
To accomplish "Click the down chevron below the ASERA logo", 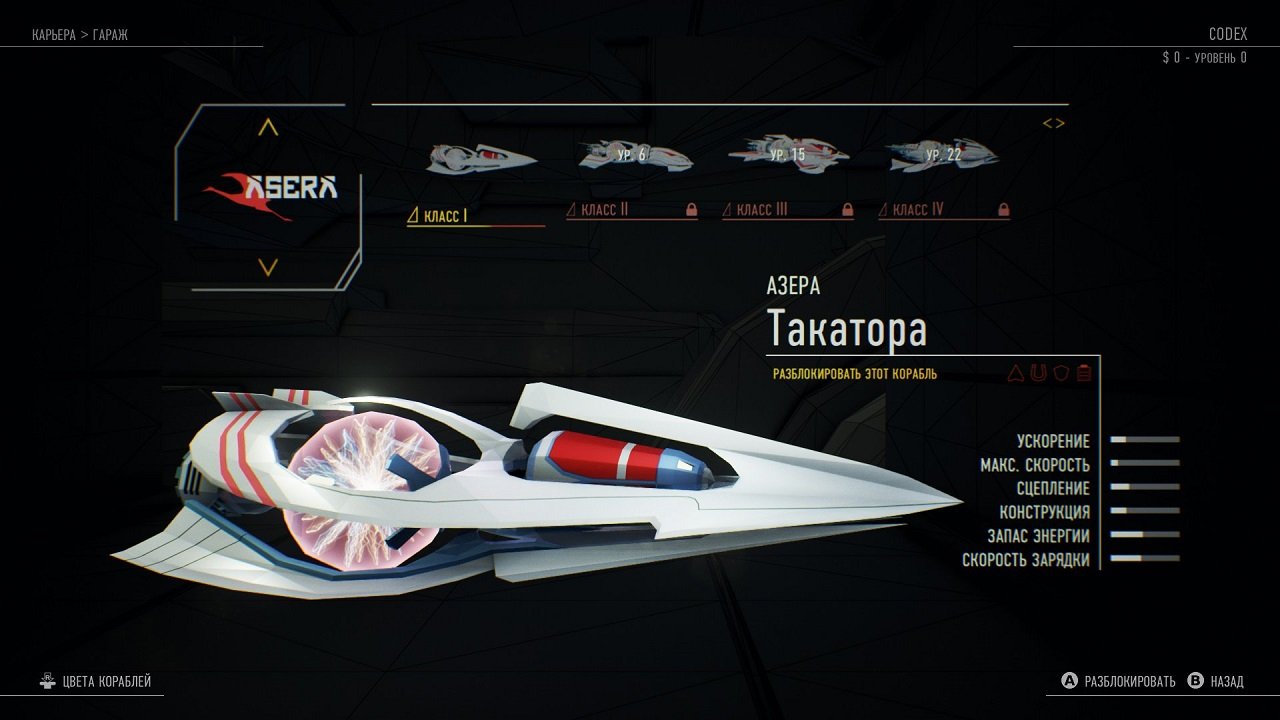I will (267, 266).
